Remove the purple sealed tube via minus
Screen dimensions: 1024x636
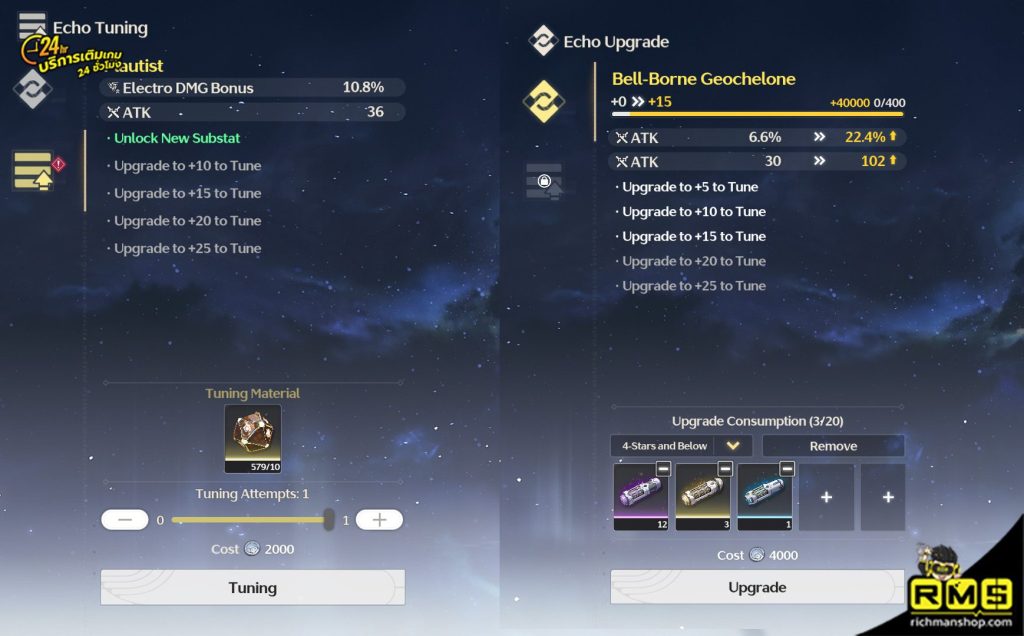click(x=663, y=469)
